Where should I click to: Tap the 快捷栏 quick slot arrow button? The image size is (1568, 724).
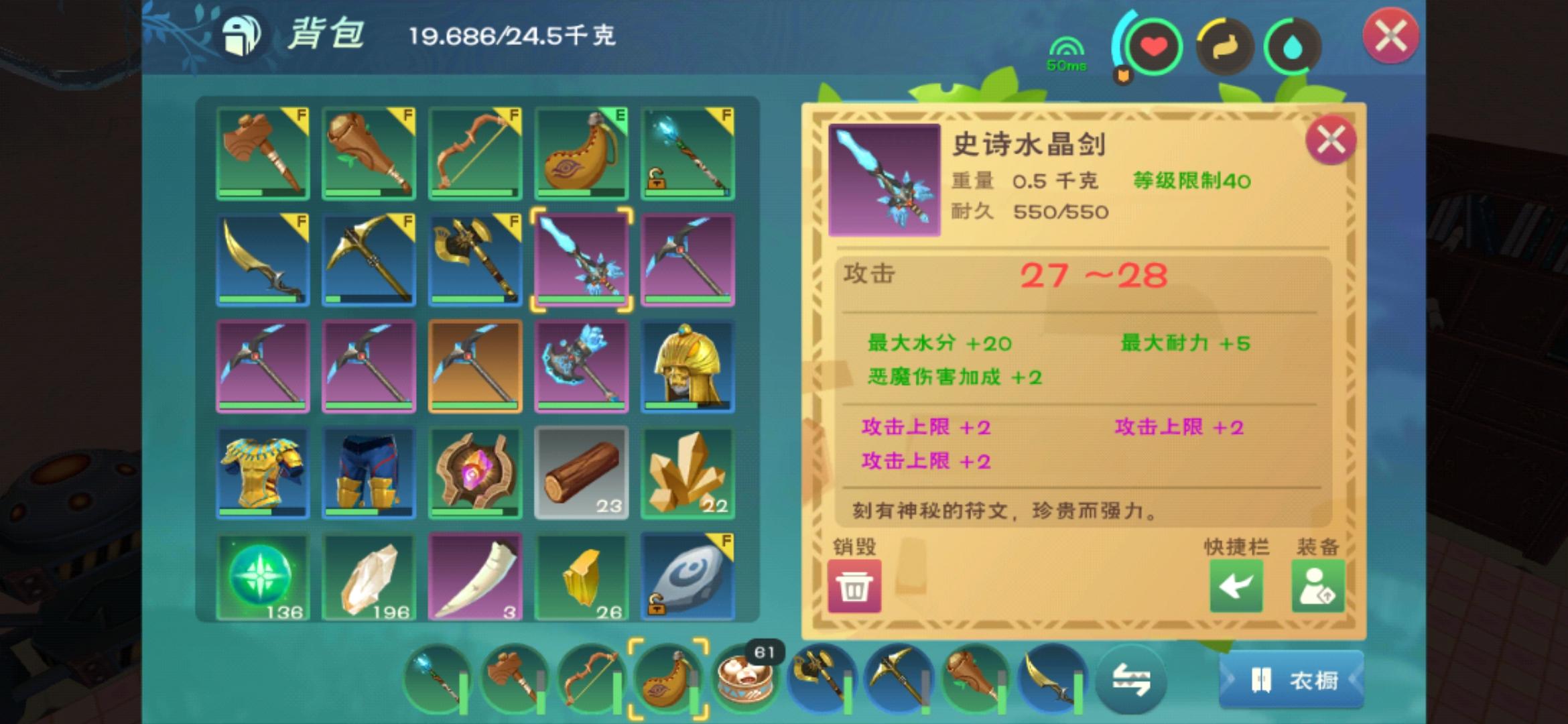[x=1236, y=585]
